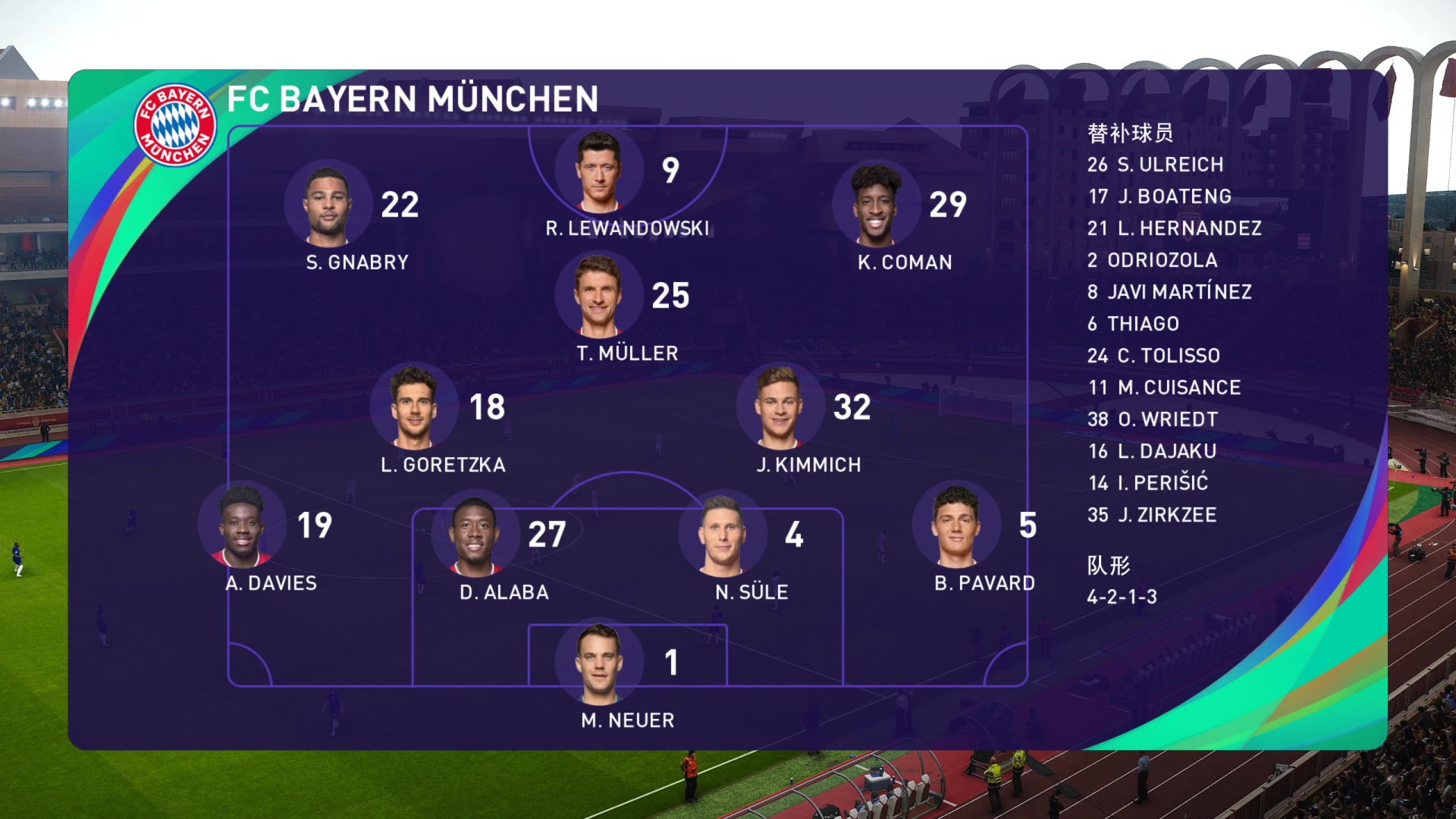Select substitute S. Ulreich in the list
The height and width of the screenshot is (819, 1456).
(x=1155, y=165)
